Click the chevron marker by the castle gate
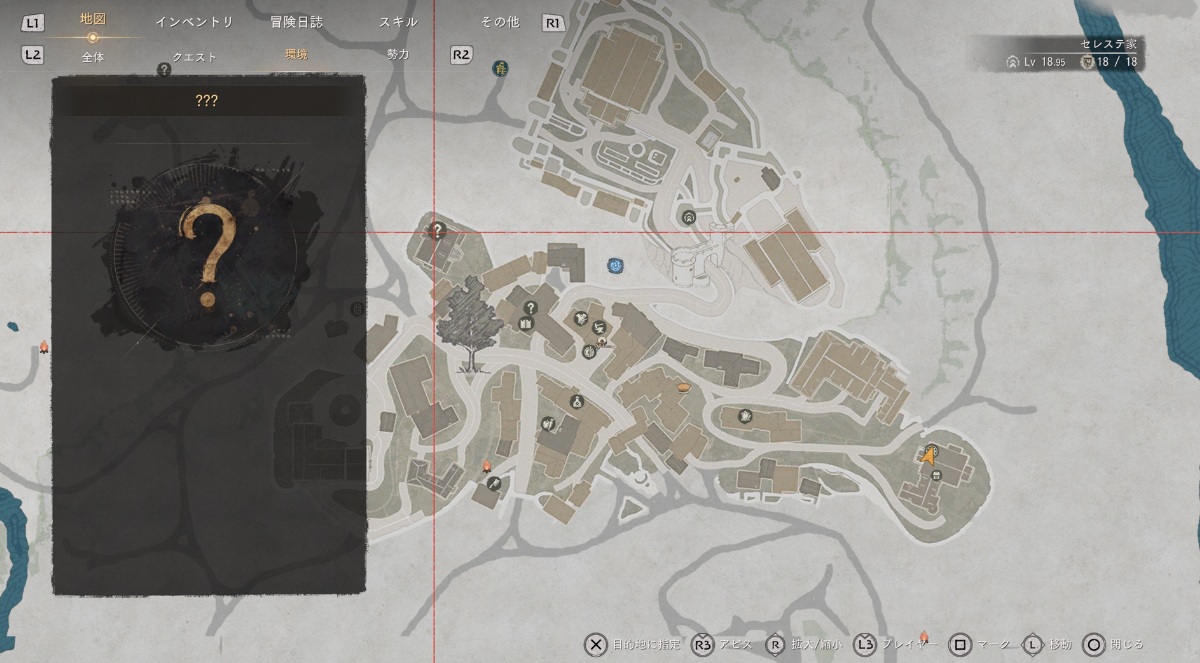 click(x=688, y=217)
